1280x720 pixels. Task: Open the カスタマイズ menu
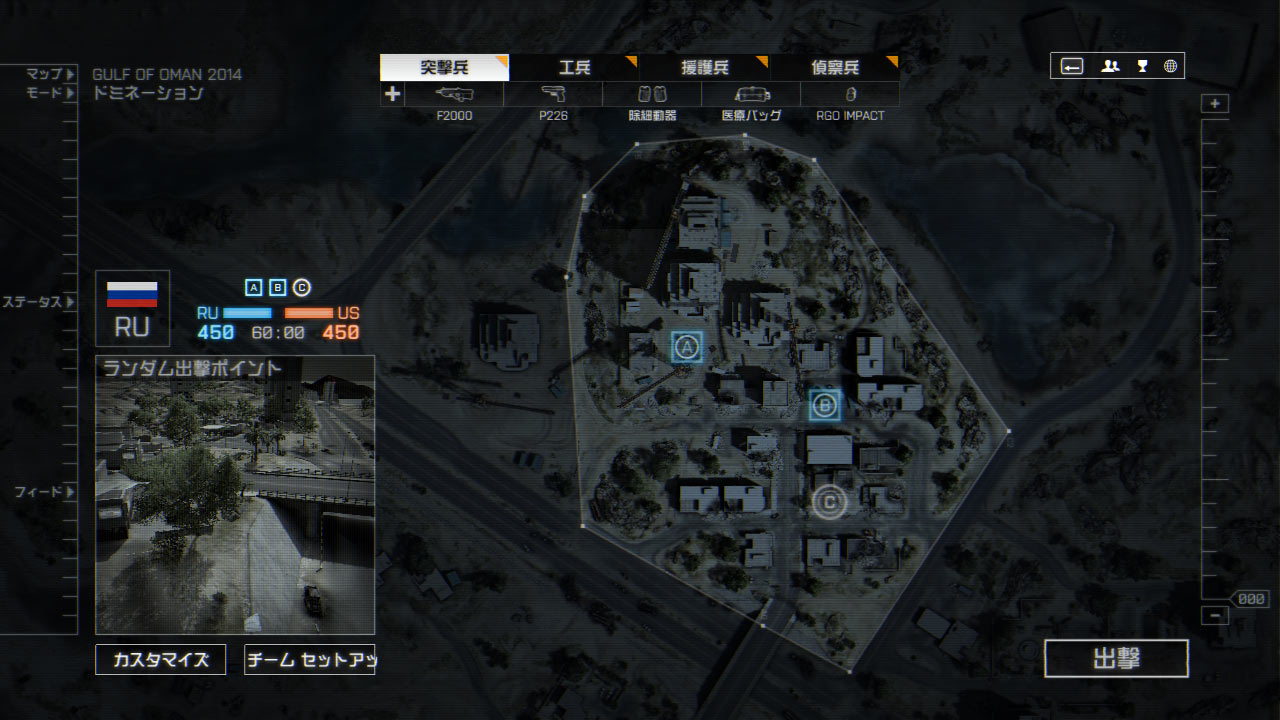161,660
